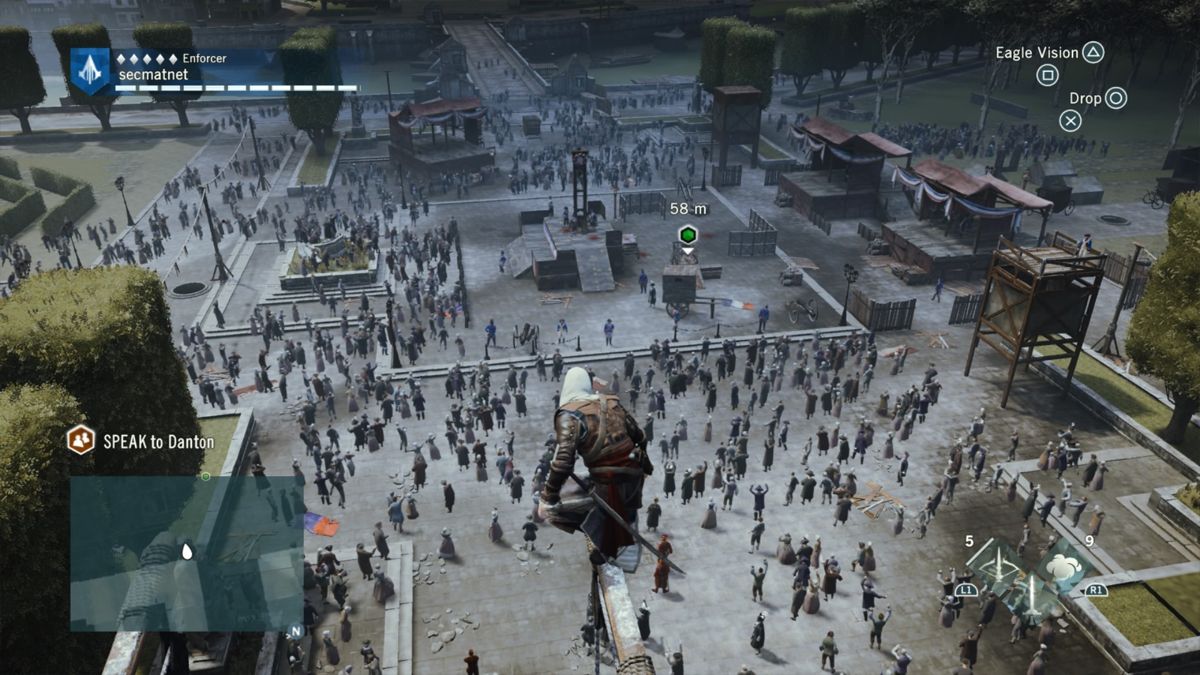The width and height of the screenshot is (1200, 675).
Task: Click the north compass indicator on minimap
Action: (x=295, y=631)
